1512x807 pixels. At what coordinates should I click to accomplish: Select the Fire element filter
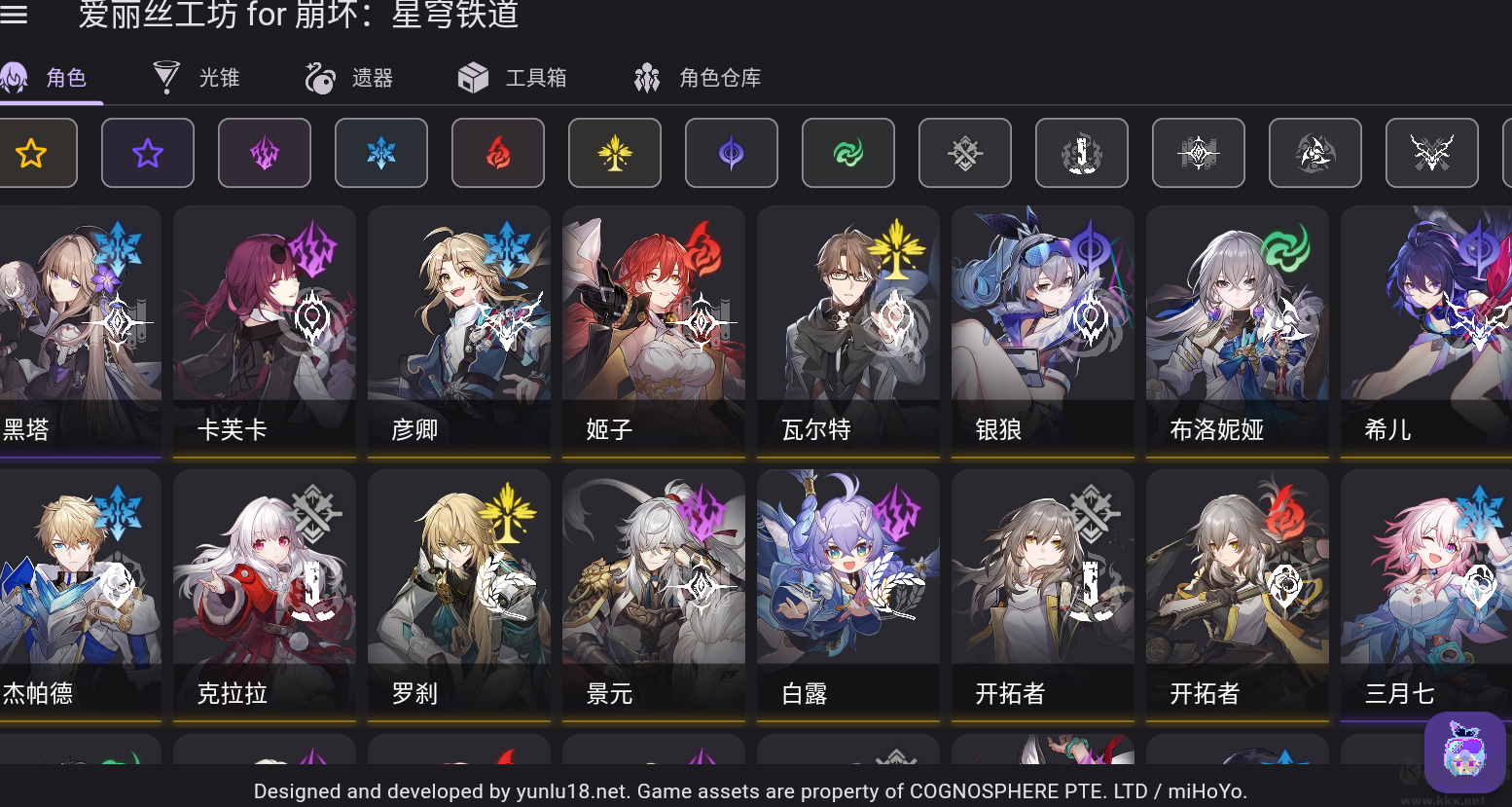coord(498,153)
